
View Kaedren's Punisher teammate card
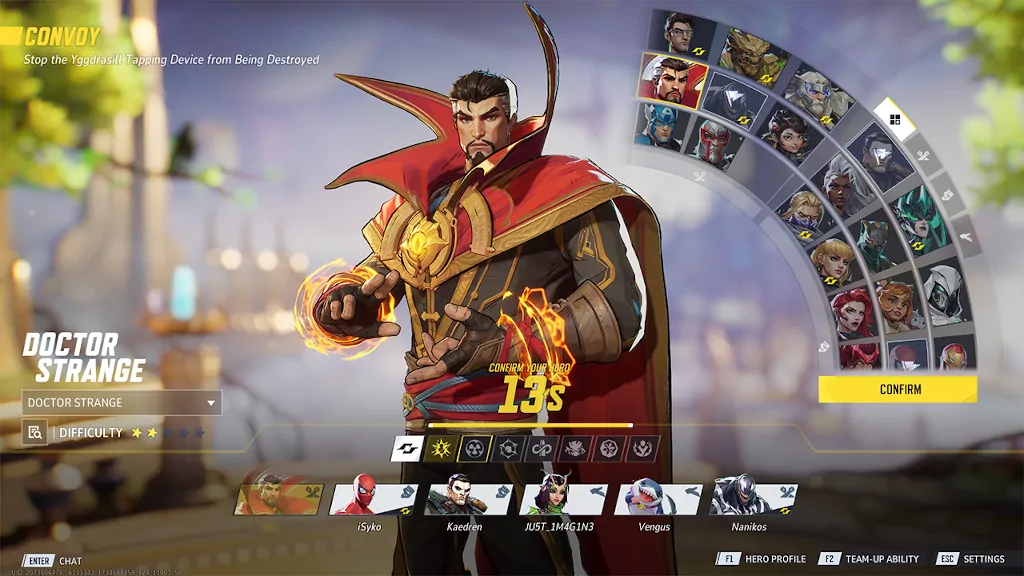pos(468,497)
